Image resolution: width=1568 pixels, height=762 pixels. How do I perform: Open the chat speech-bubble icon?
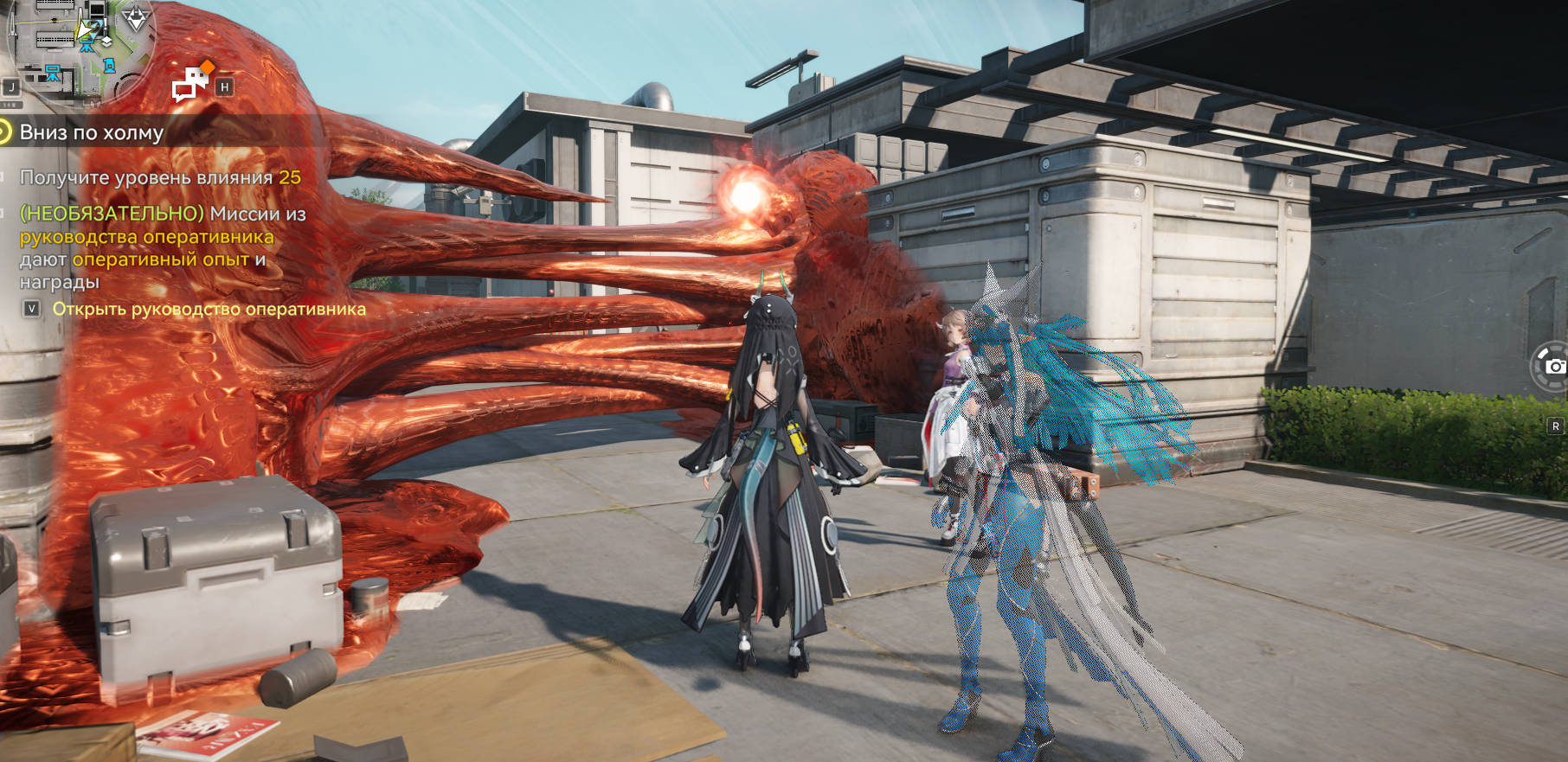point(191,84)
